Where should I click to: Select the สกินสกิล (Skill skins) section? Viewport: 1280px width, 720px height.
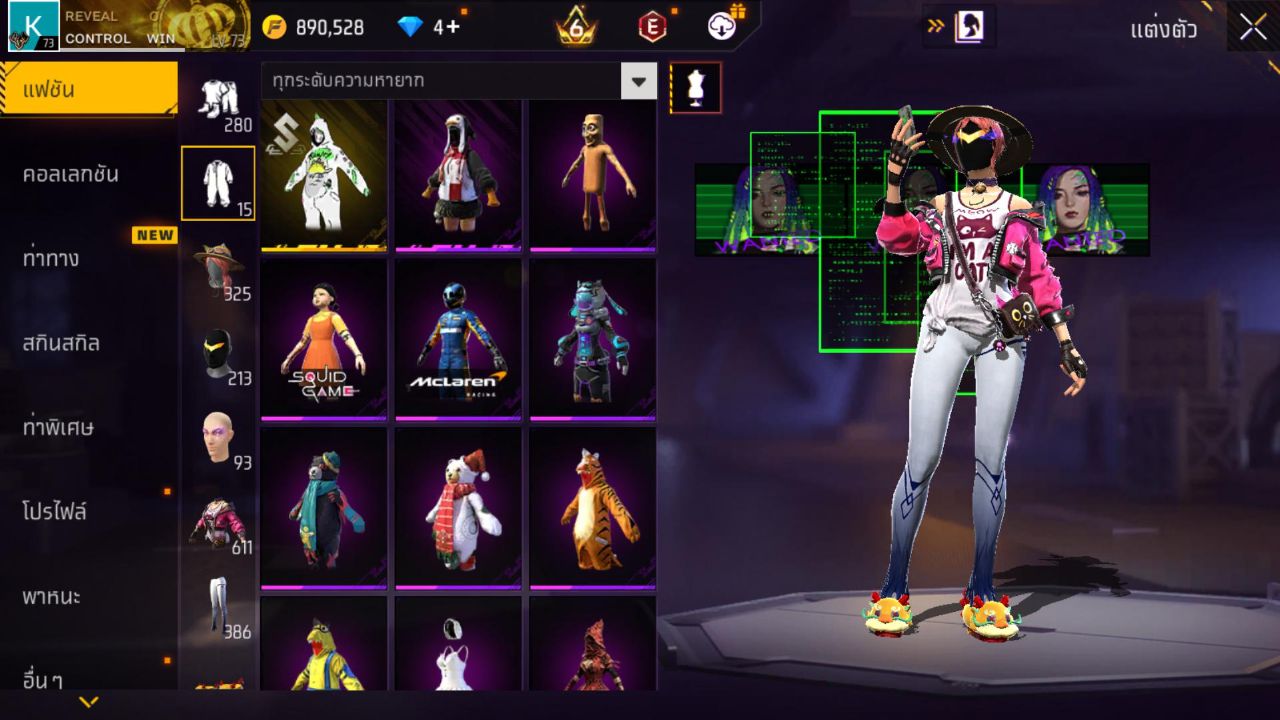62,344
